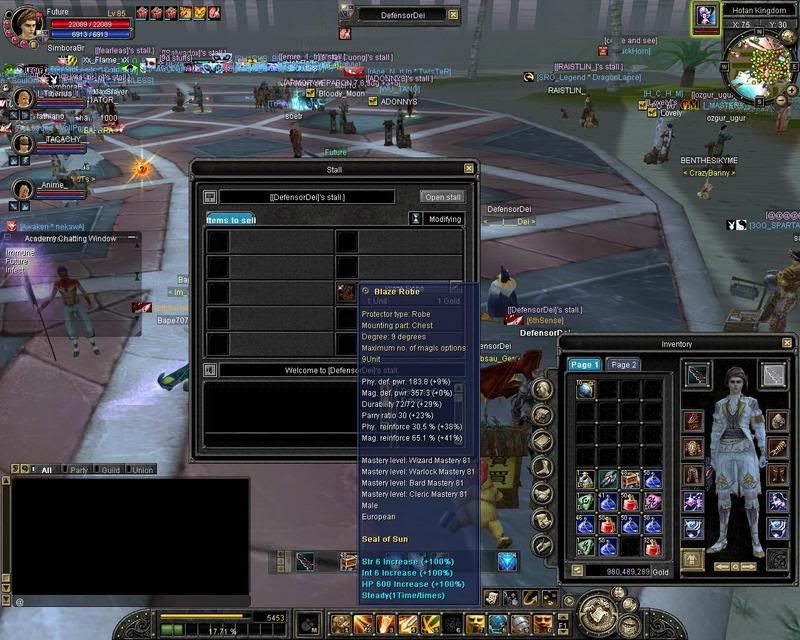Switch to inventory Page 2
This screenshot has height=640, width=800.
pos(623,365)
